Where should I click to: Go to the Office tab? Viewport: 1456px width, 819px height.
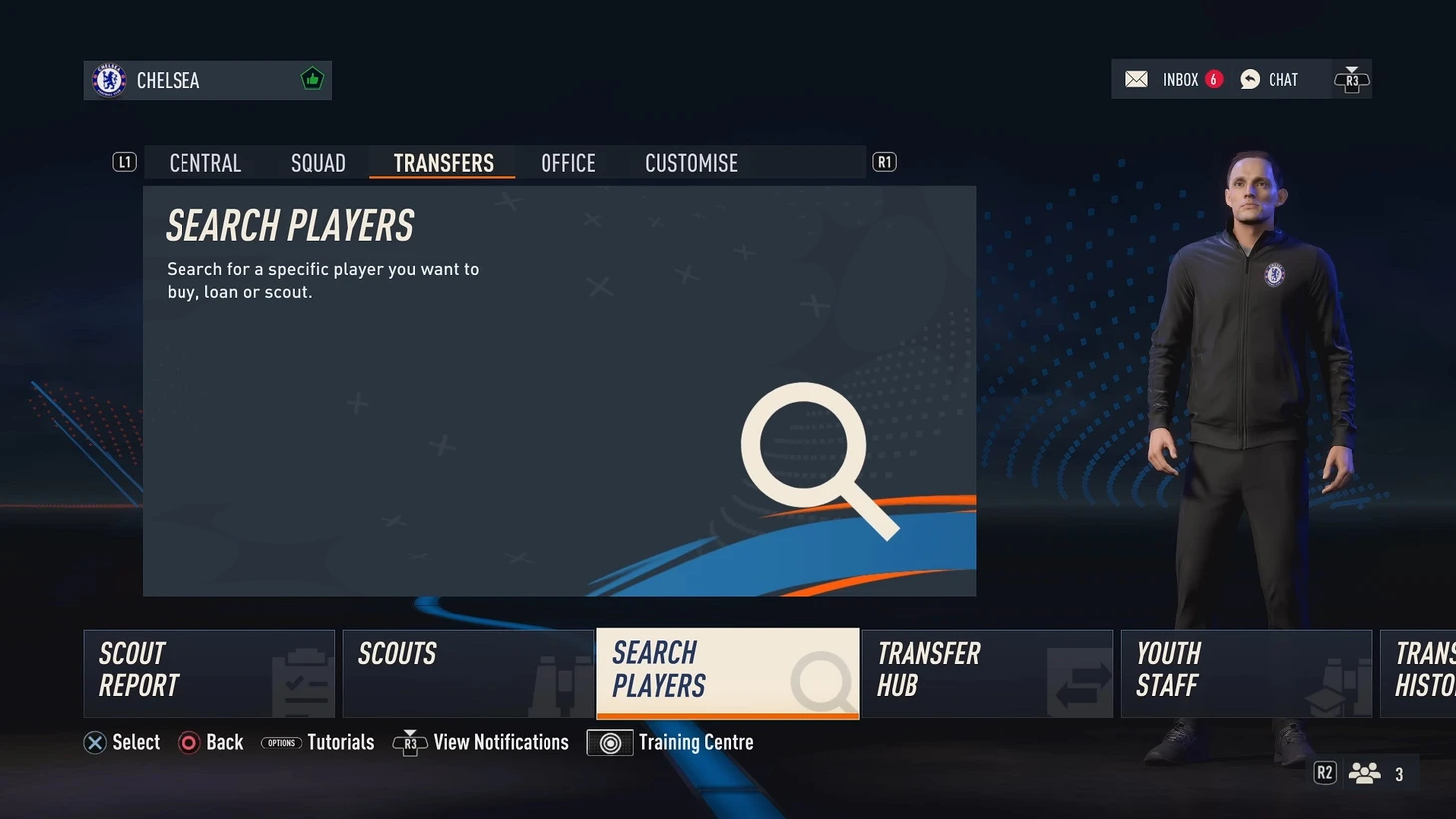[568, 163]
